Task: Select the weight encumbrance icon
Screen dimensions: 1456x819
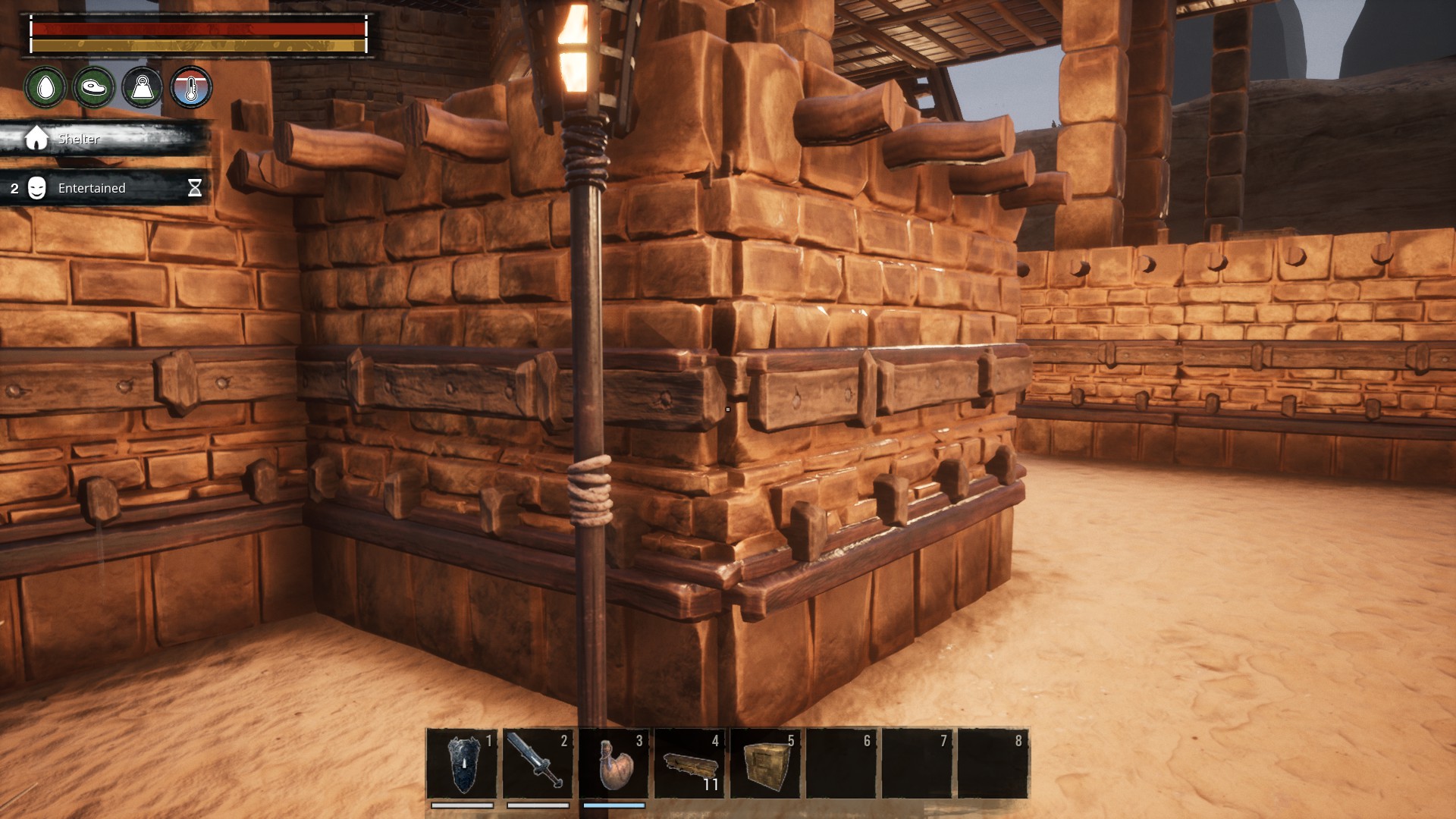Action: pos(143,88)
